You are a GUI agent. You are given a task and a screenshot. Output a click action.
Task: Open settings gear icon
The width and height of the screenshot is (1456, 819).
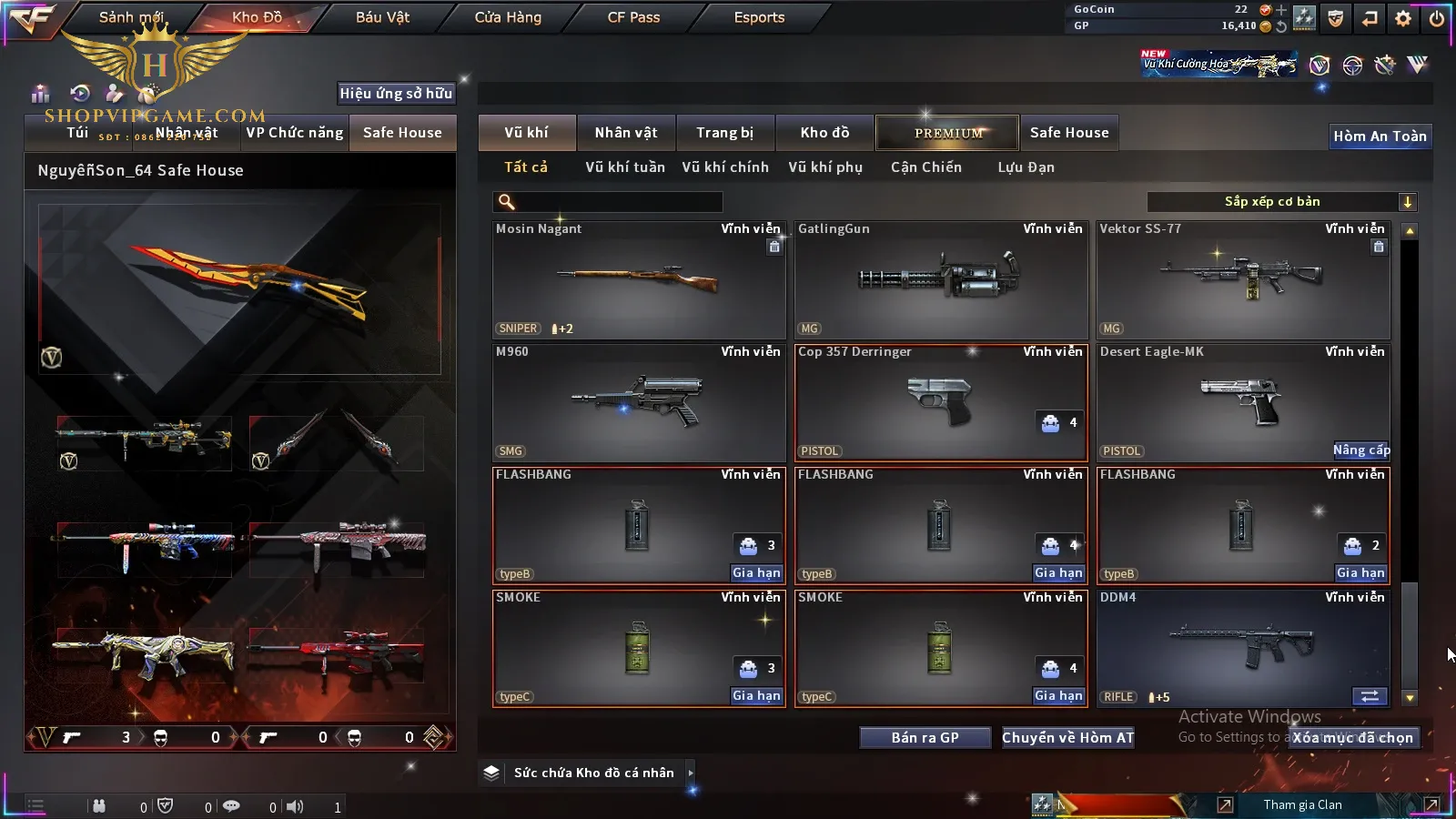tap(1403, 18)
